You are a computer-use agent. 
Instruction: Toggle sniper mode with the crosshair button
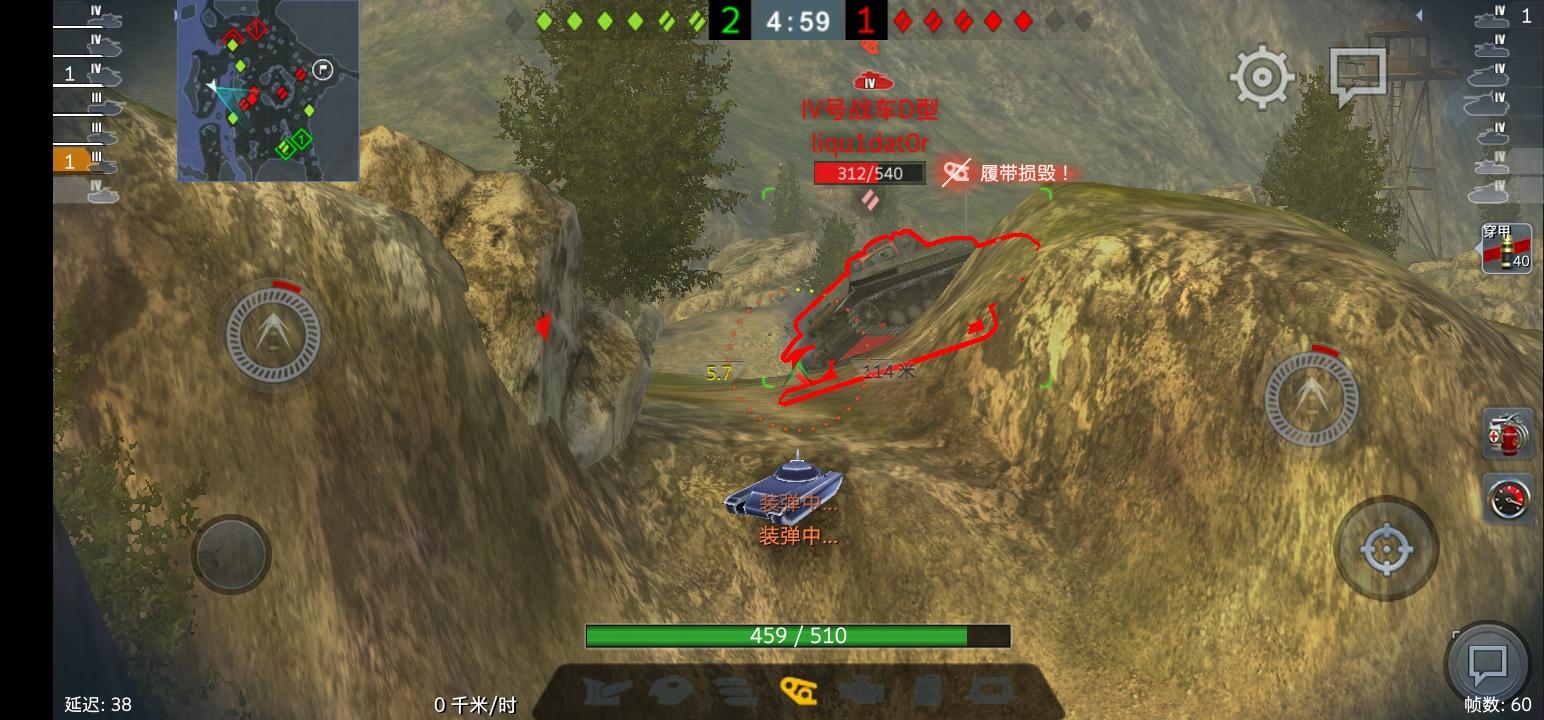point(1387,548)
